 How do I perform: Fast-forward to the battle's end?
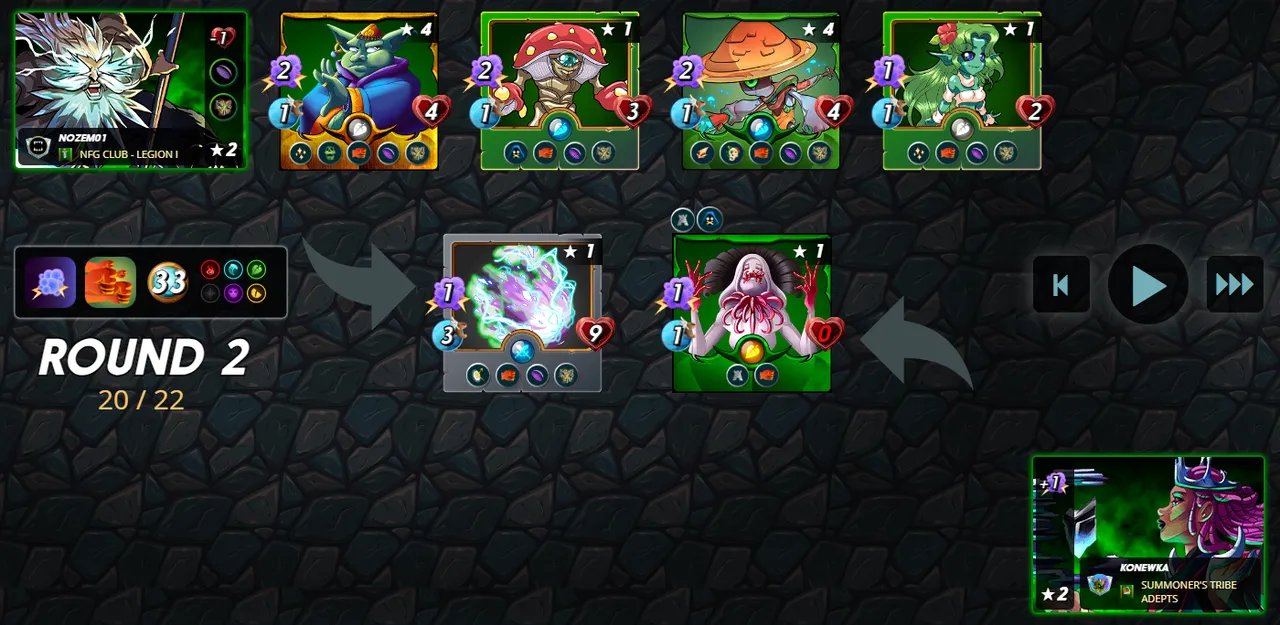pos(1234,285)
